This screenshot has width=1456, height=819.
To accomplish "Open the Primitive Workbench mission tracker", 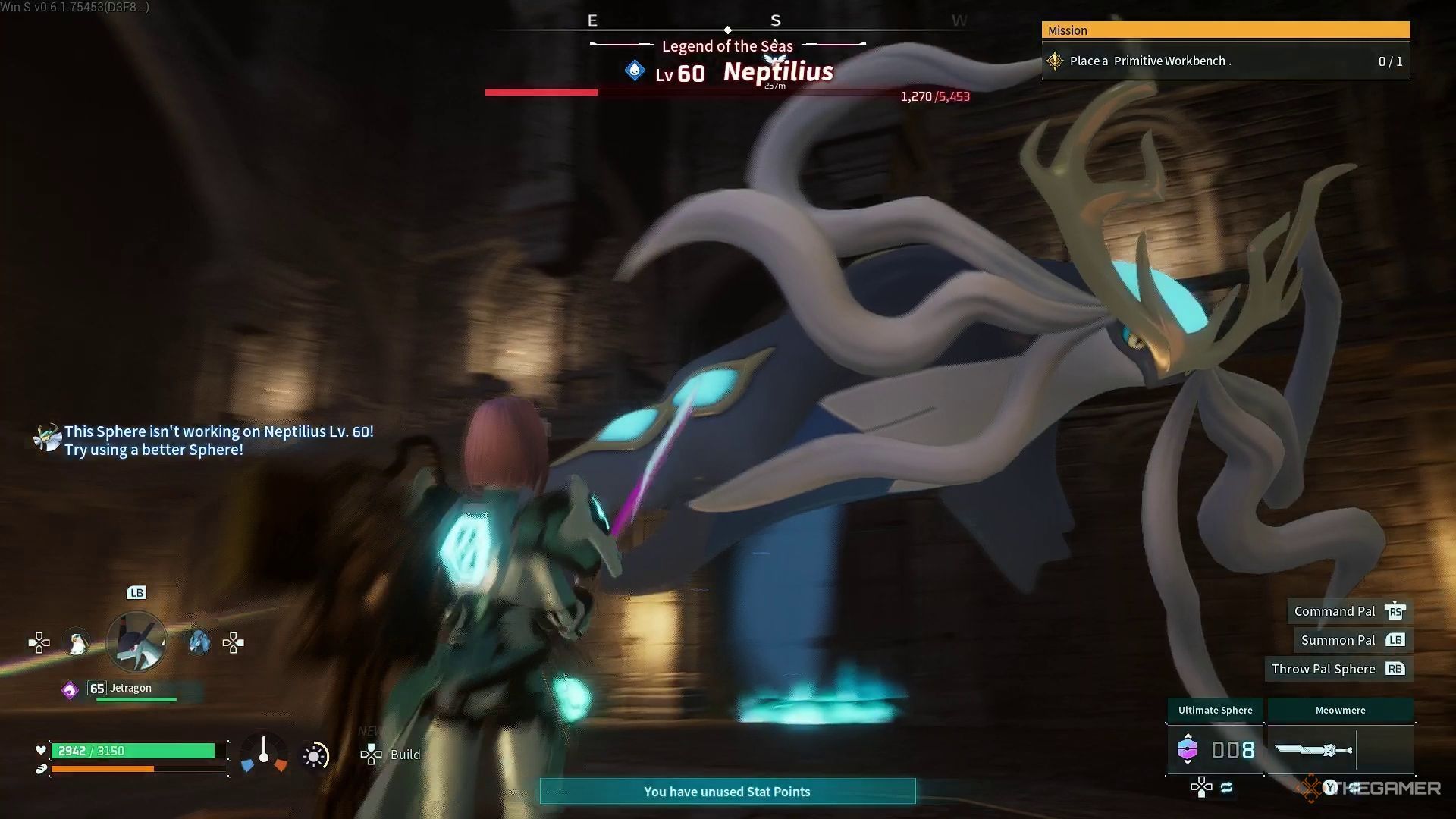I will tap(1225, 61).
